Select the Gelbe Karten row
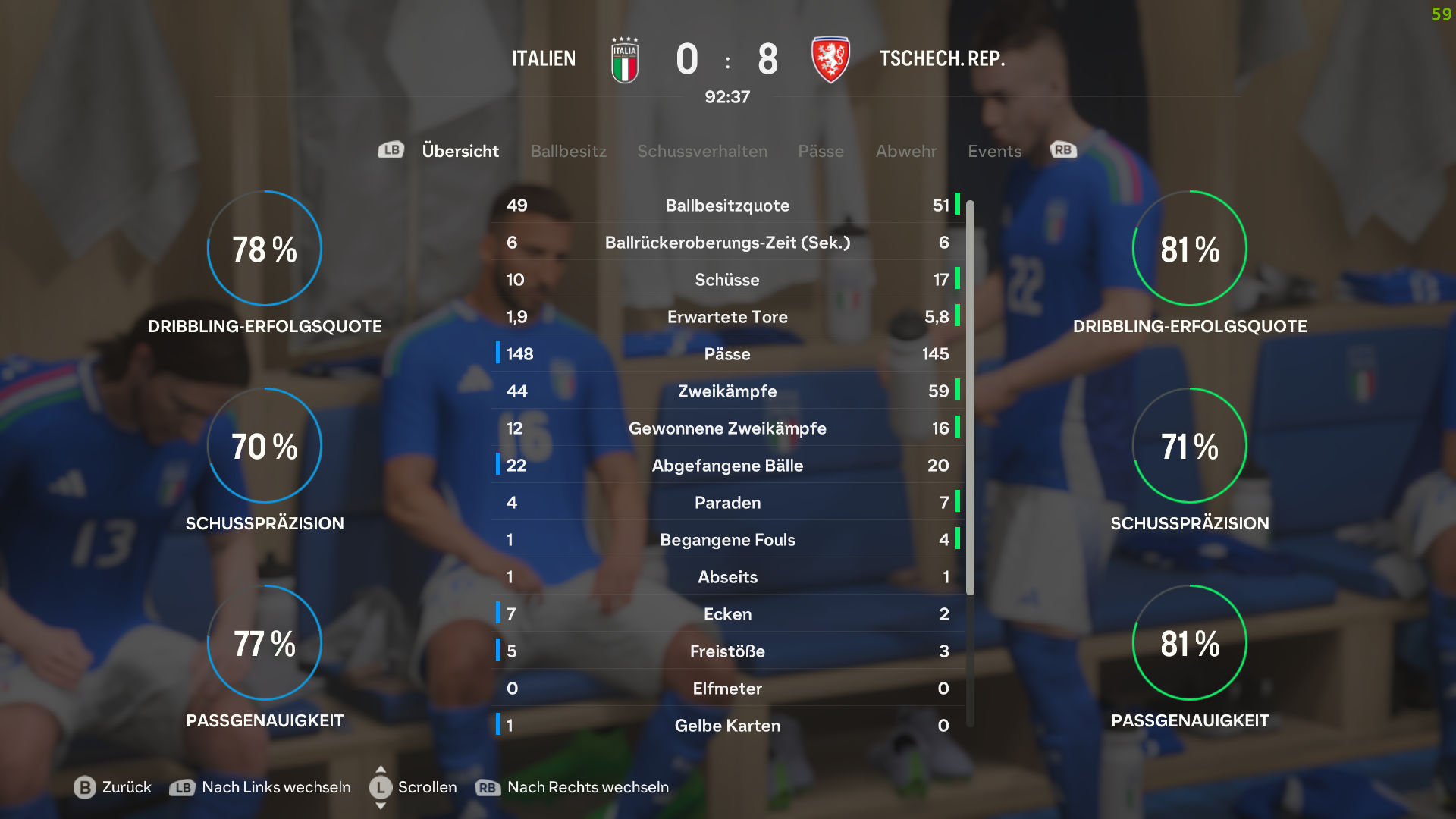Image resolution: width=1456 pixels, height=819 pixels. pos(727,726)
